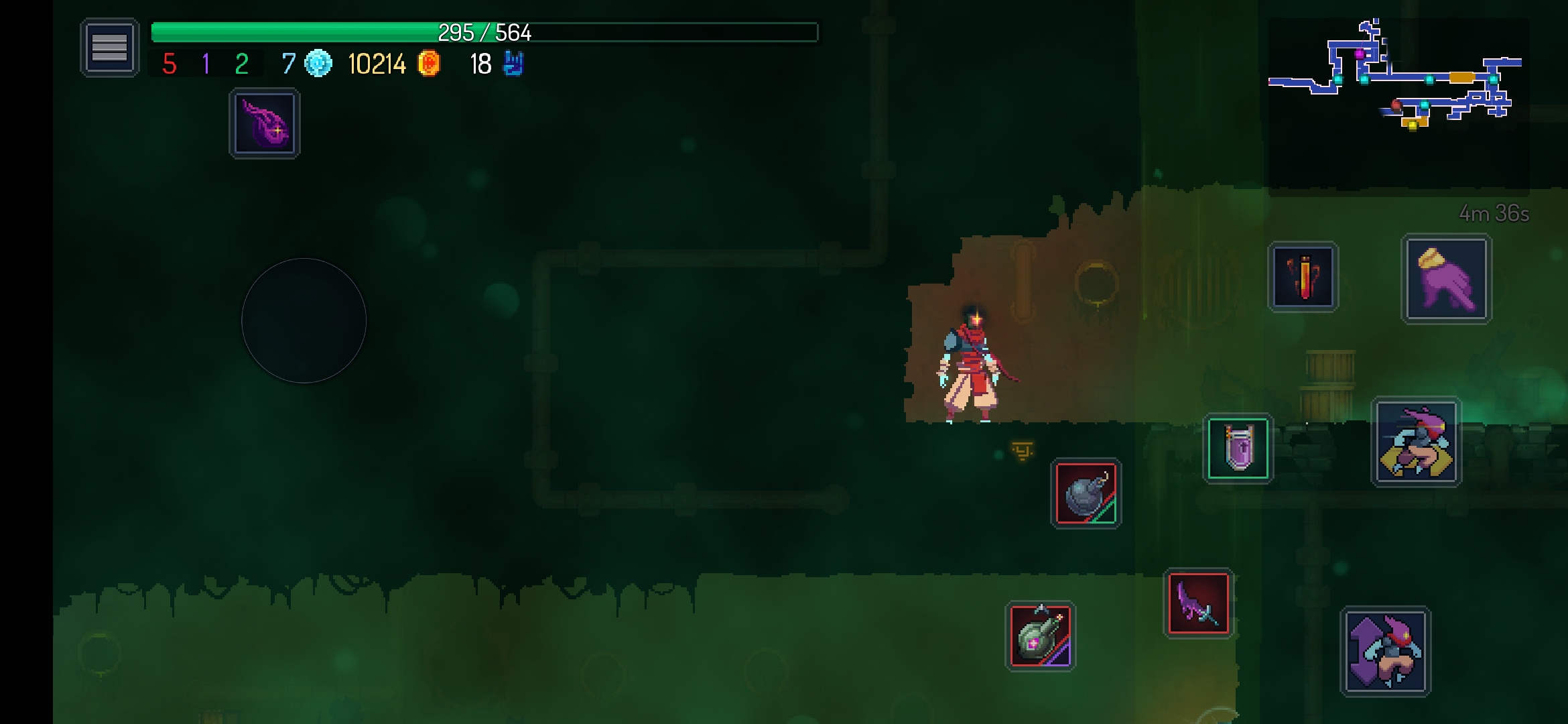
Task: Deploy the green turret skill
Action: click(1040, 636)
